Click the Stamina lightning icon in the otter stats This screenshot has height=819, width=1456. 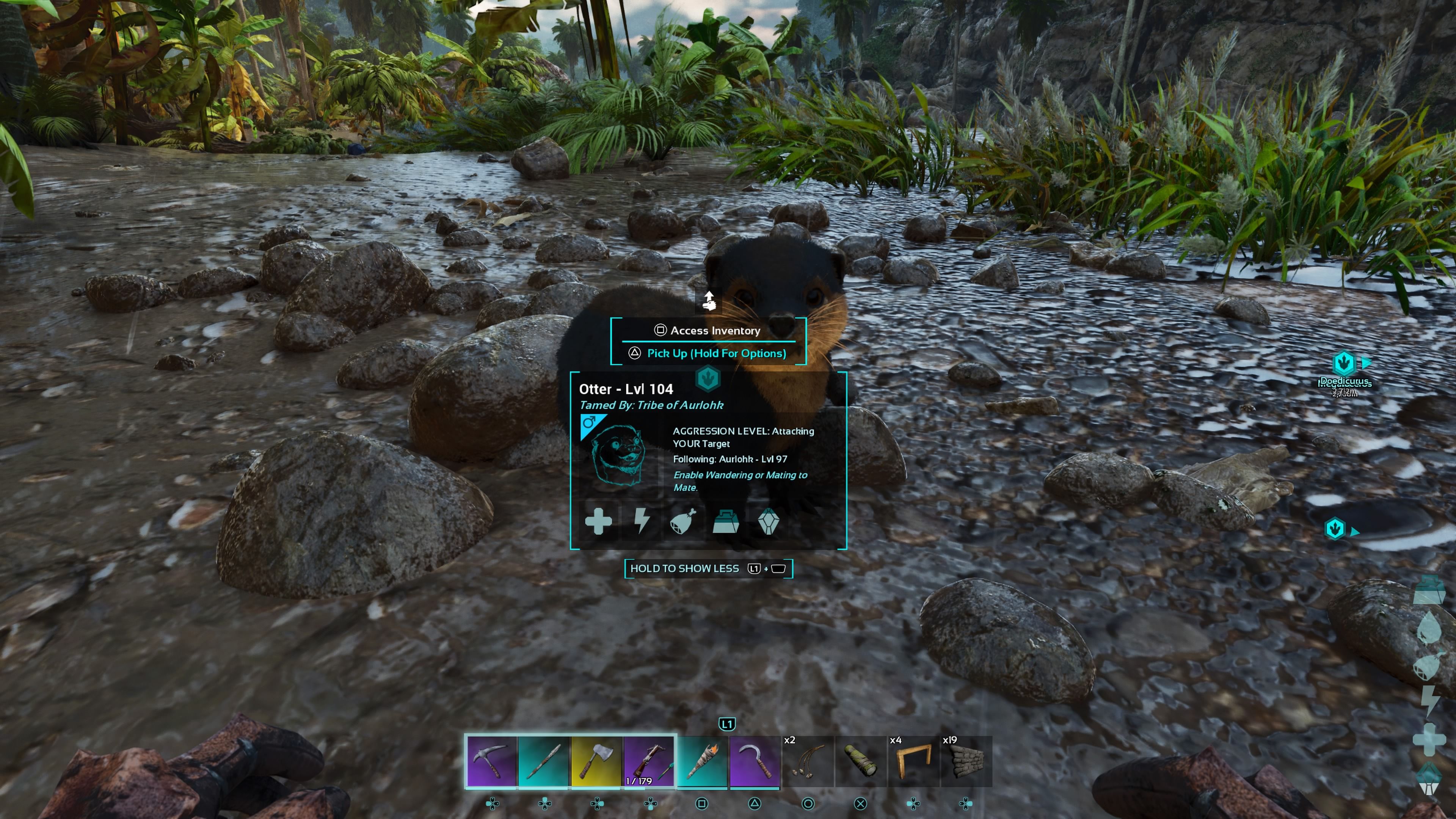(643, 521)
